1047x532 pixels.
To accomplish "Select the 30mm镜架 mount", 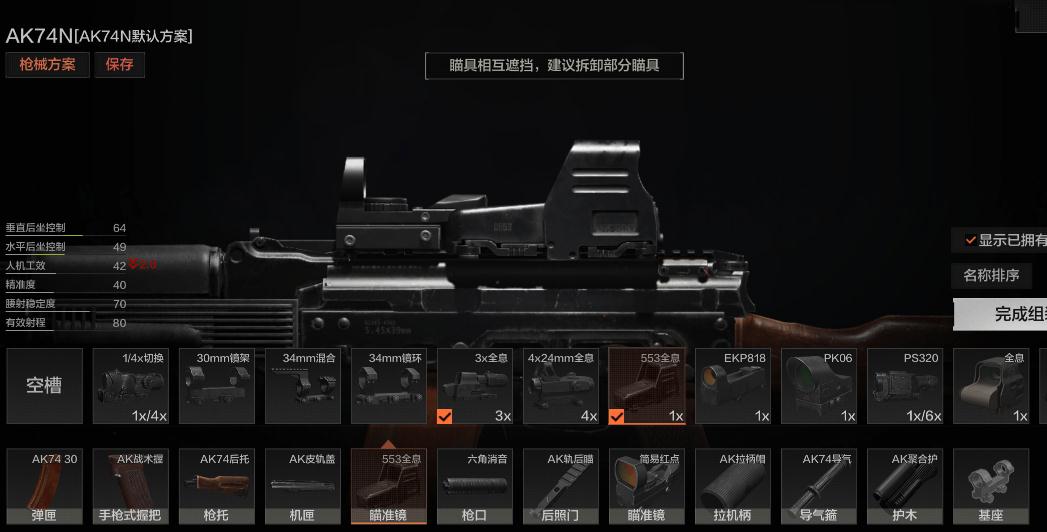I will (216, 386).
